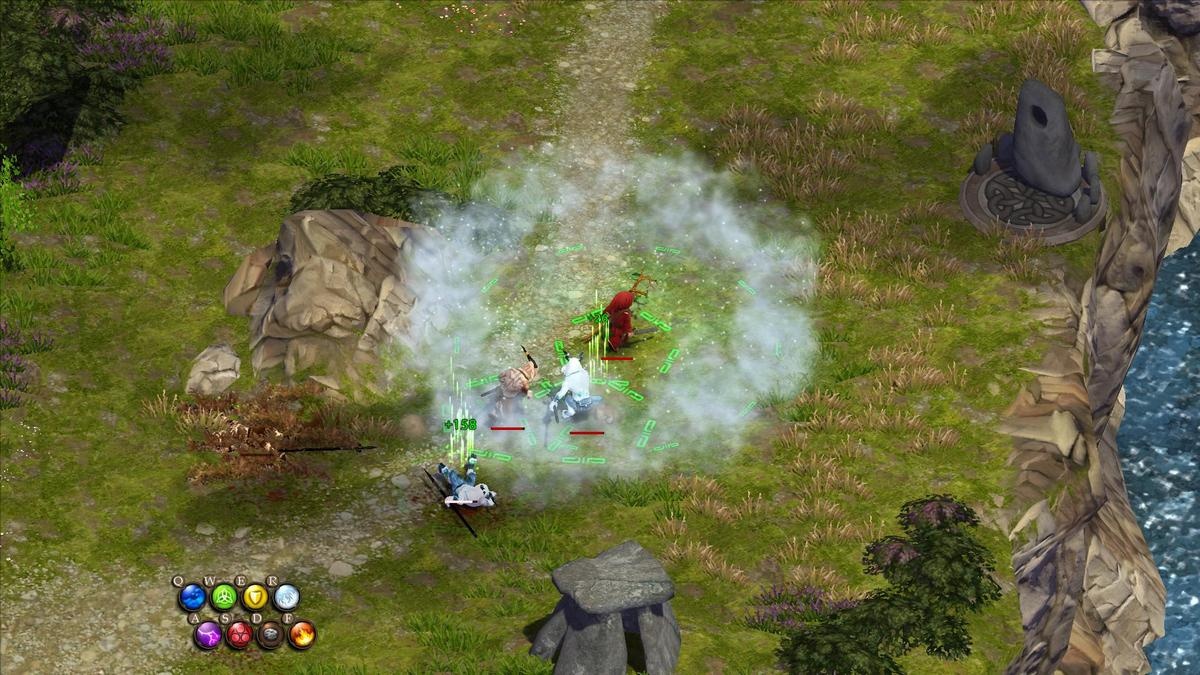This screenshot has width=1200, height=675.
Task: Add the brown earth rock element orb
Action: 270,634
